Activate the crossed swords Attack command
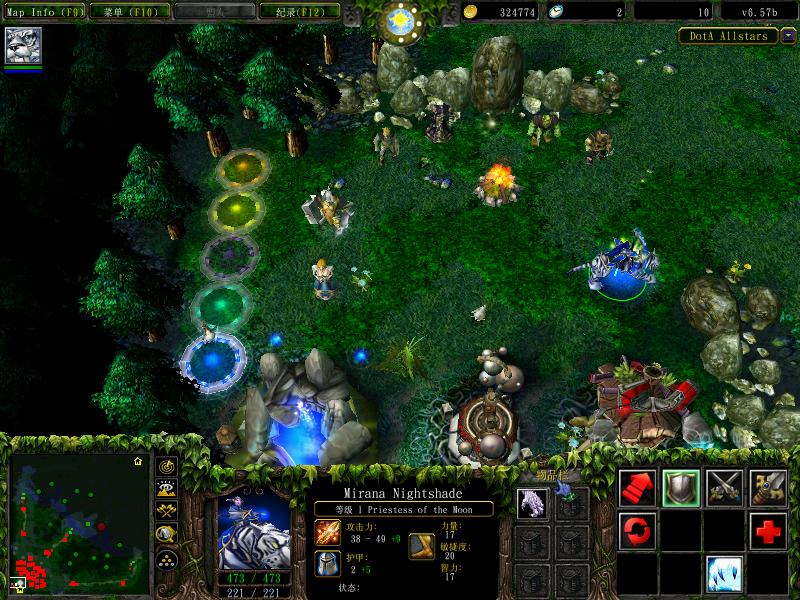 [x=725, y=487]
